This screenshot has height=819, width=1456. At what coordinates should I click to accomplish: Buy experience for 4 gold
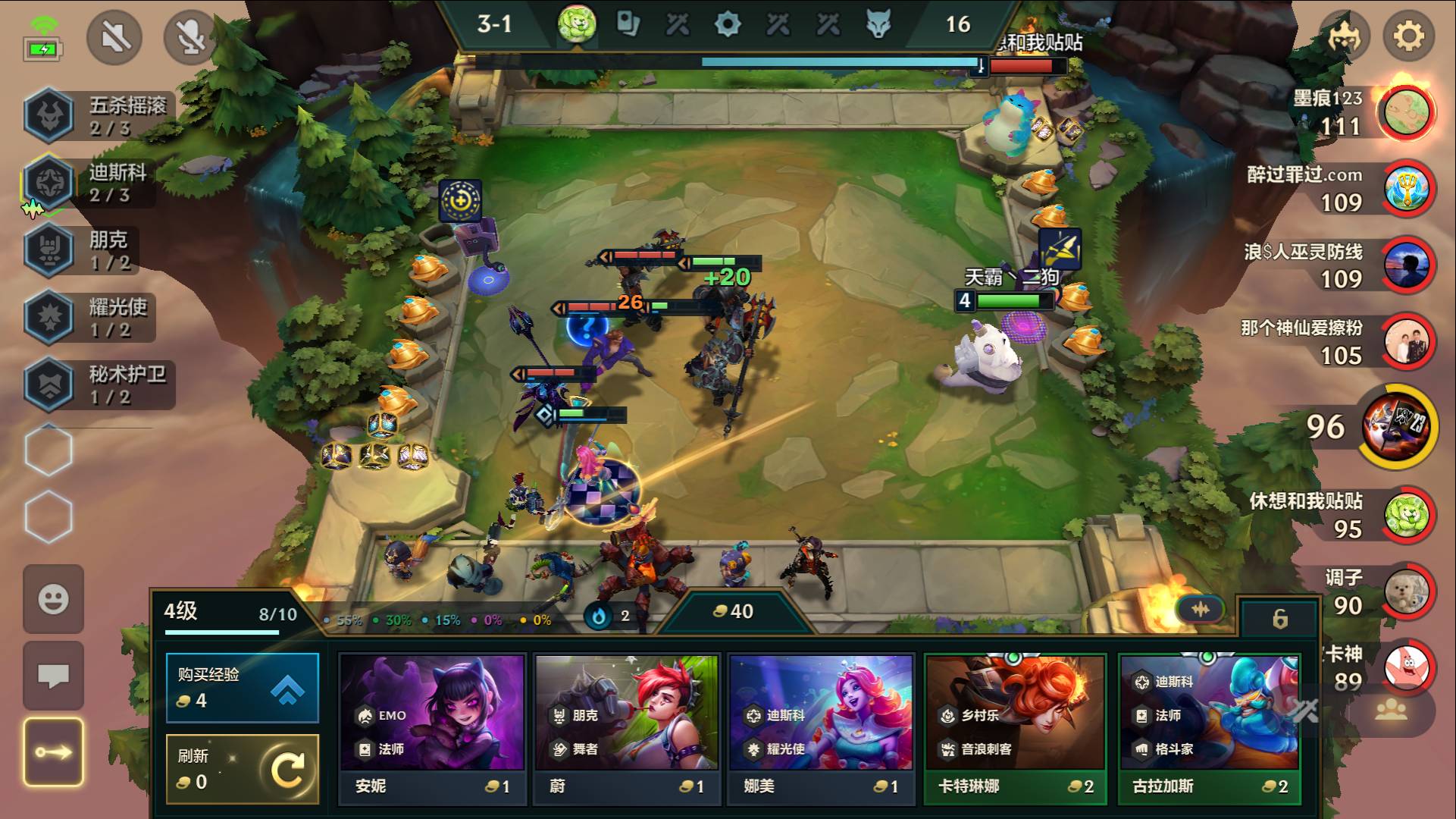pyautogui.click(x=242, y=687)
